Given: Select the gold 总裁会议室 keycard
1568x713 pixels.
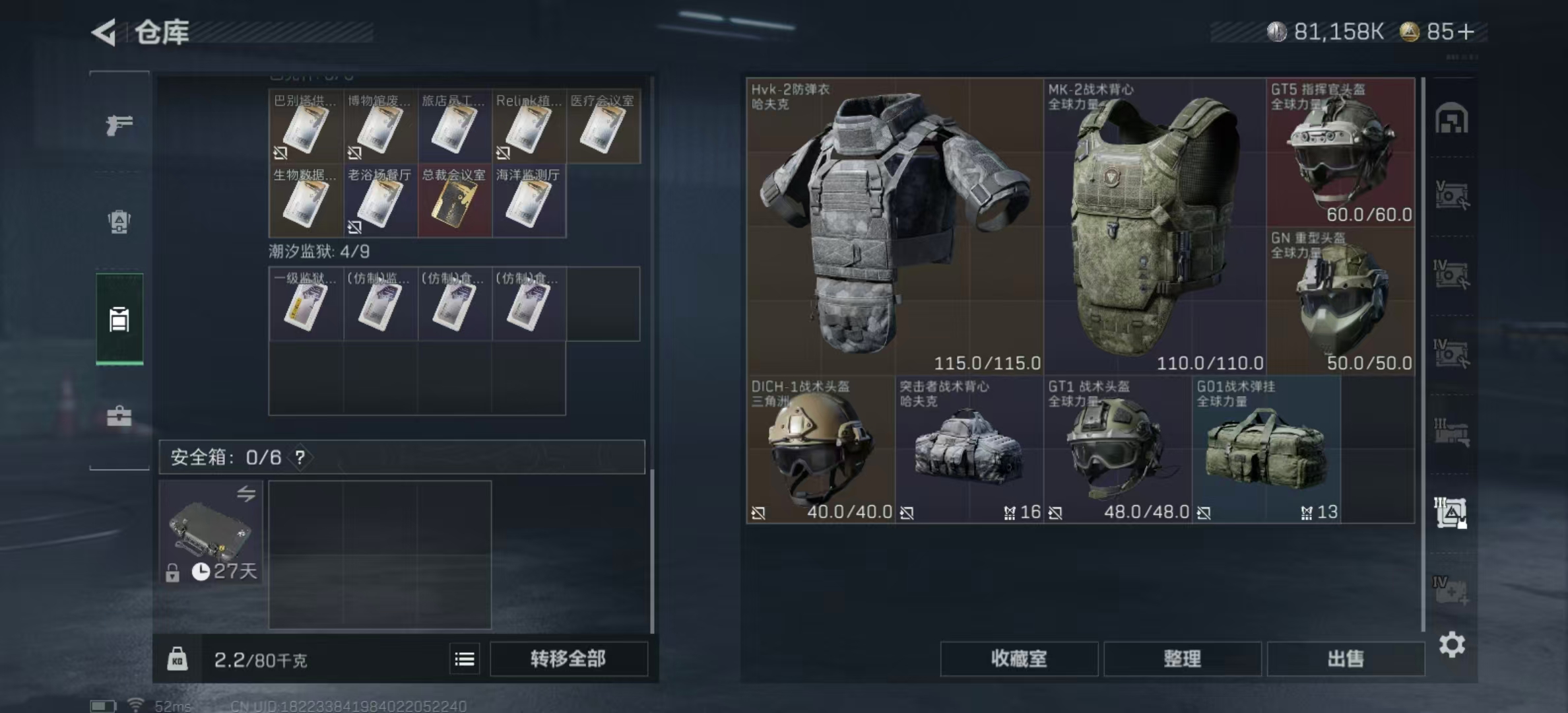Looking at the screenshot, I should tap(454, 201).
